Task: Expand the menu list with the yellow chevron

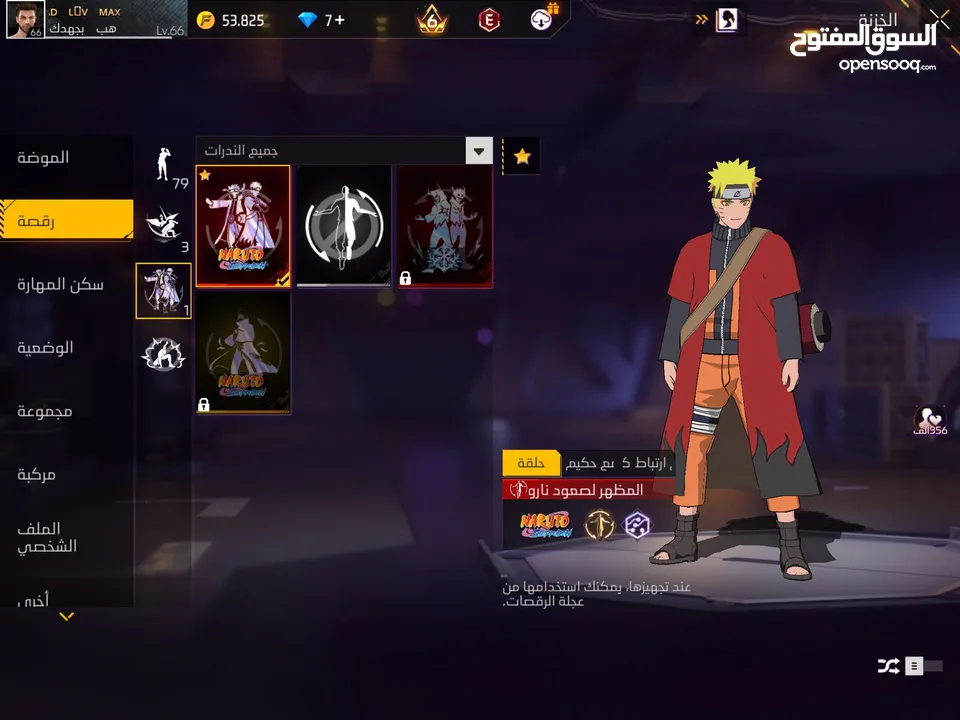Action: (x=66, y=616)
